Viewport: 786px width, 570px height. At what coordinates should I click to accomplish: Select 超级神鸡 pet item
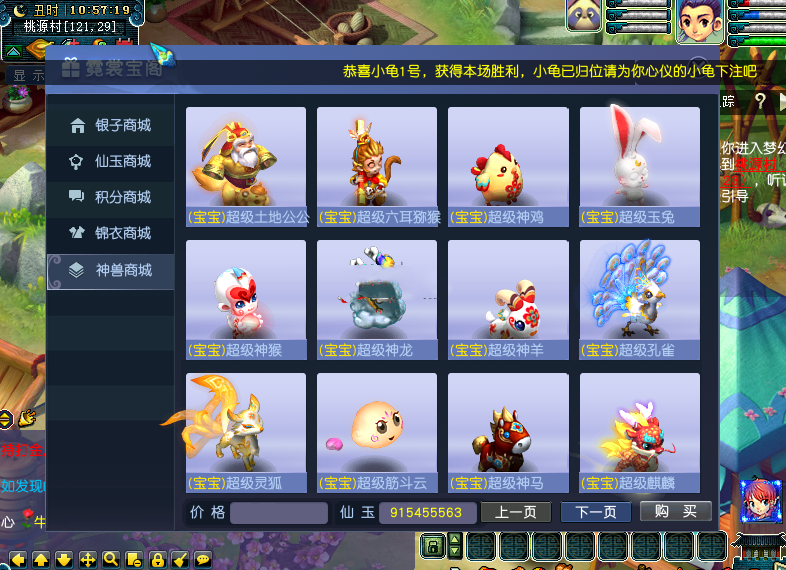508,165
